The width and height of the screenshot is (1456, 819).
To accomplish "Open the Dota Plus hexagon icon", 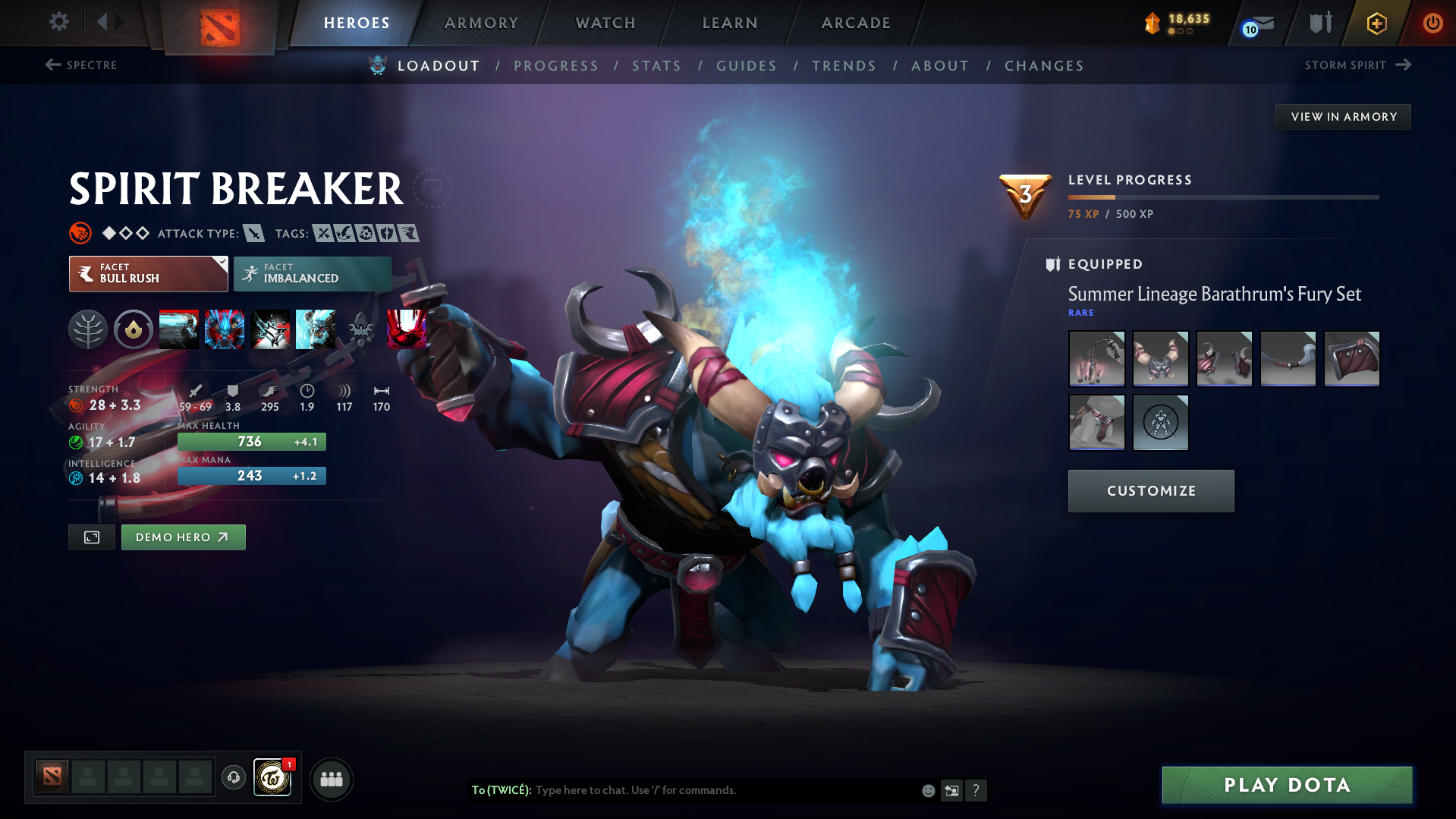I will 1376,24.
